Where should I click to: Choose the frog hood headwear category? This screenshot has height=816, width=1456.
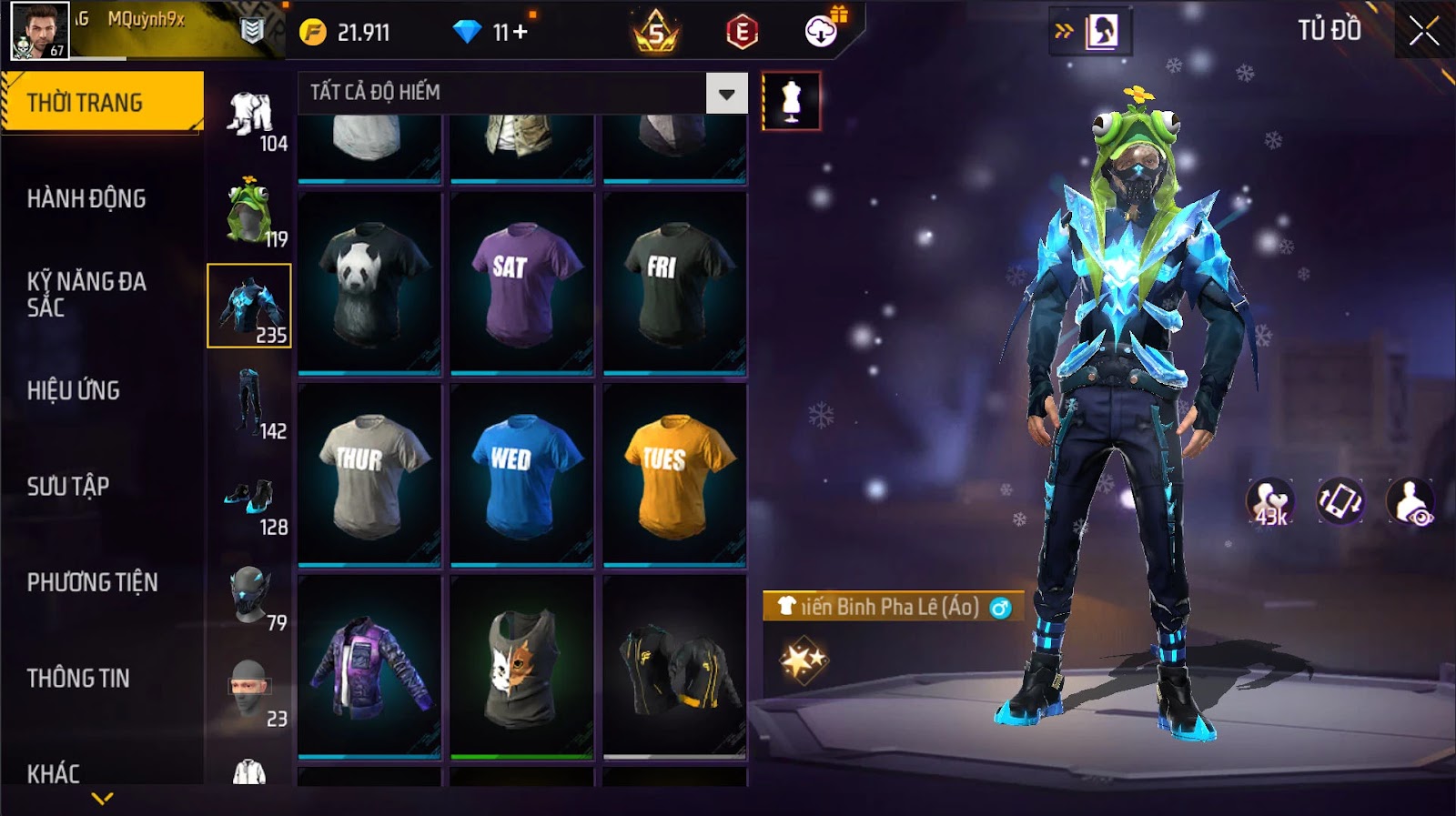click(248, 211)
